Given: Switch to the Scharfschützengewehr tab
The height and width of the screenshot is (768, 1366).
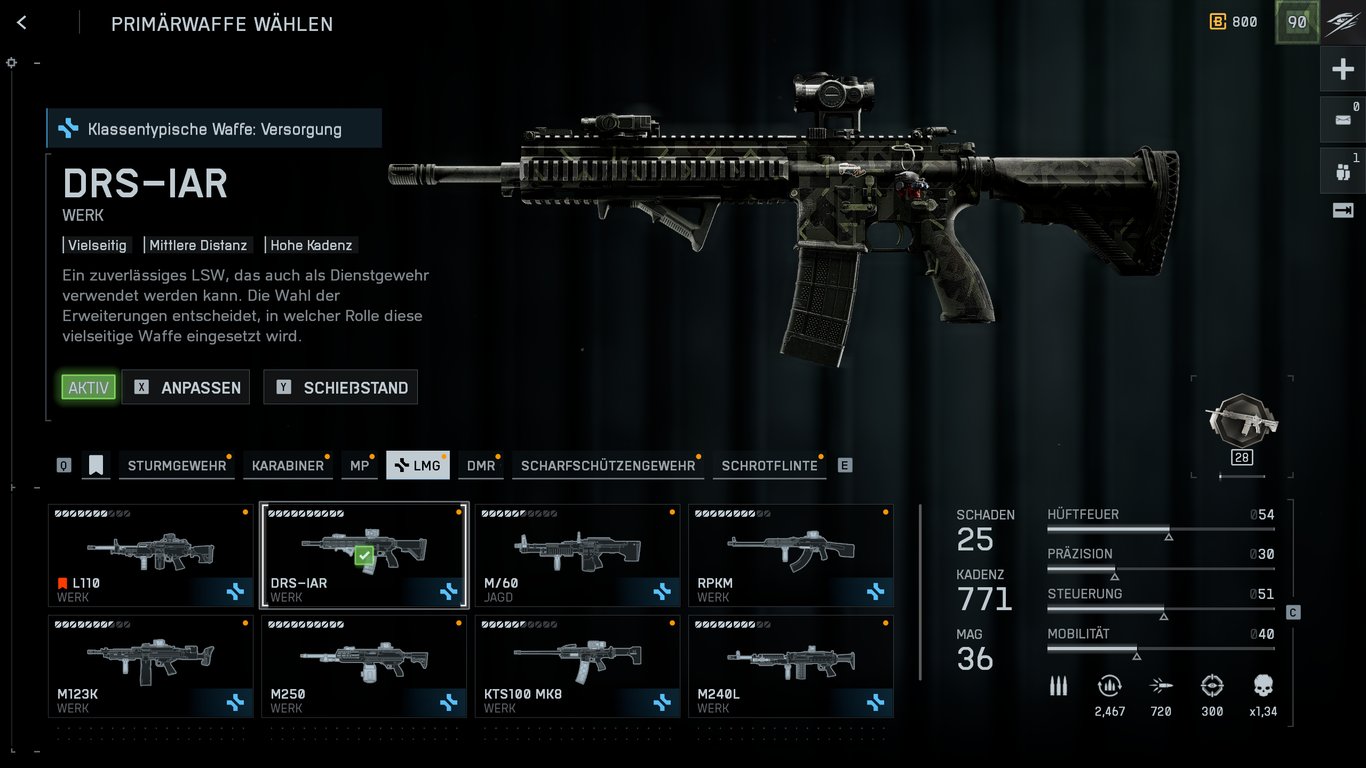Looking at the screenshot, I should [607, 466].
